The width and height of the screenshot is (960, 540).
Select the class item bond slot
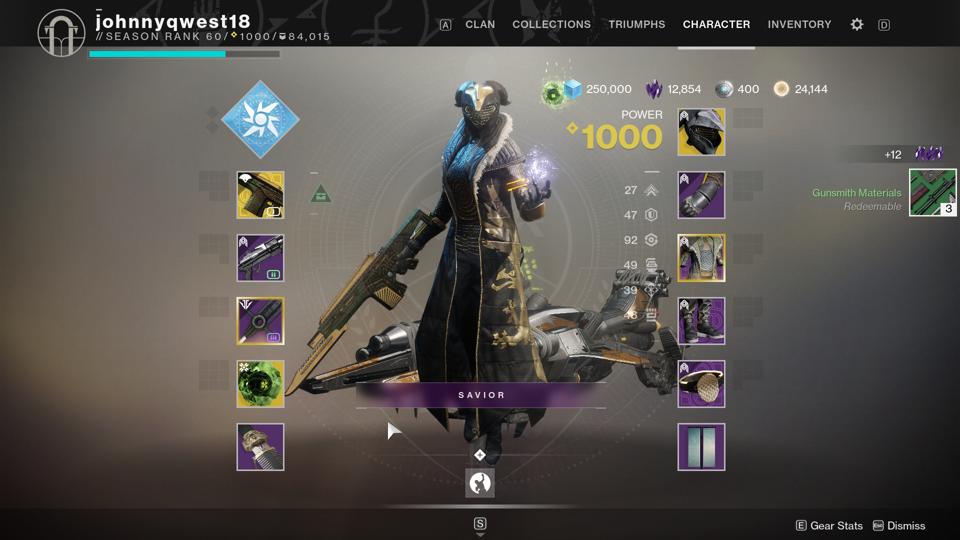click(701, 384)
